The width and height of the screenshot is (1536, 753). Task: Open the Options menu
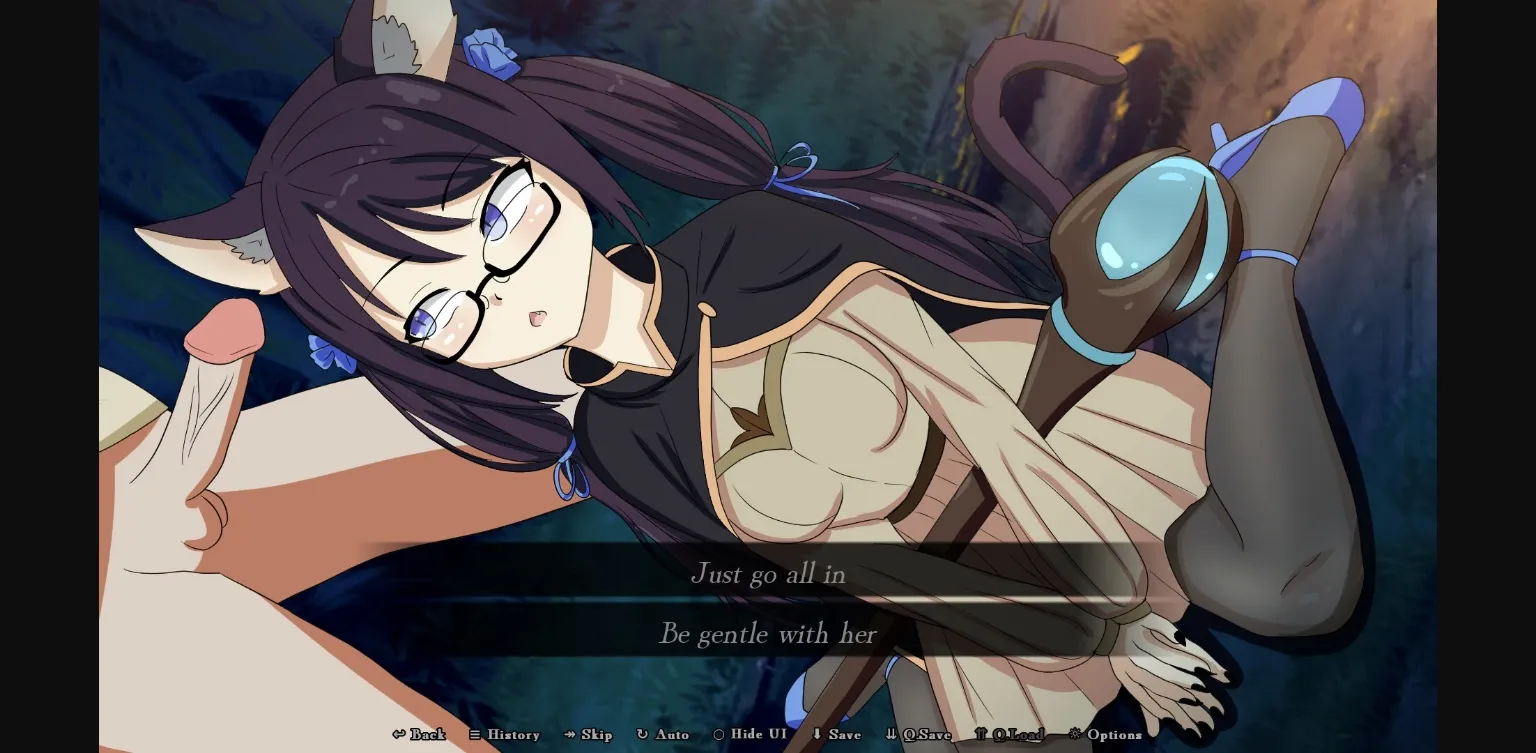[x=1105, y=735]
